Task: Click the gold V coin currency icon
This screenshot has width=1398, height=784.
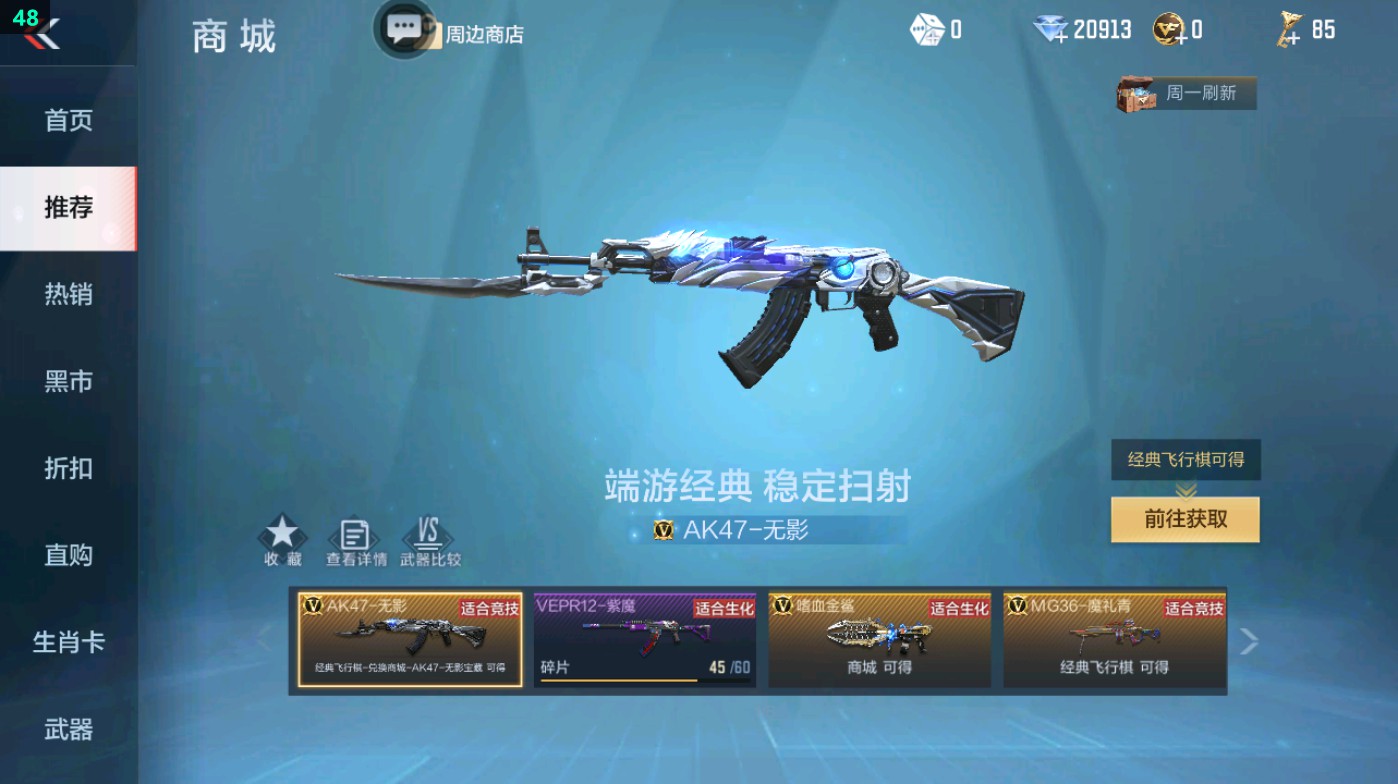Action: click(x=1168, y=28)
